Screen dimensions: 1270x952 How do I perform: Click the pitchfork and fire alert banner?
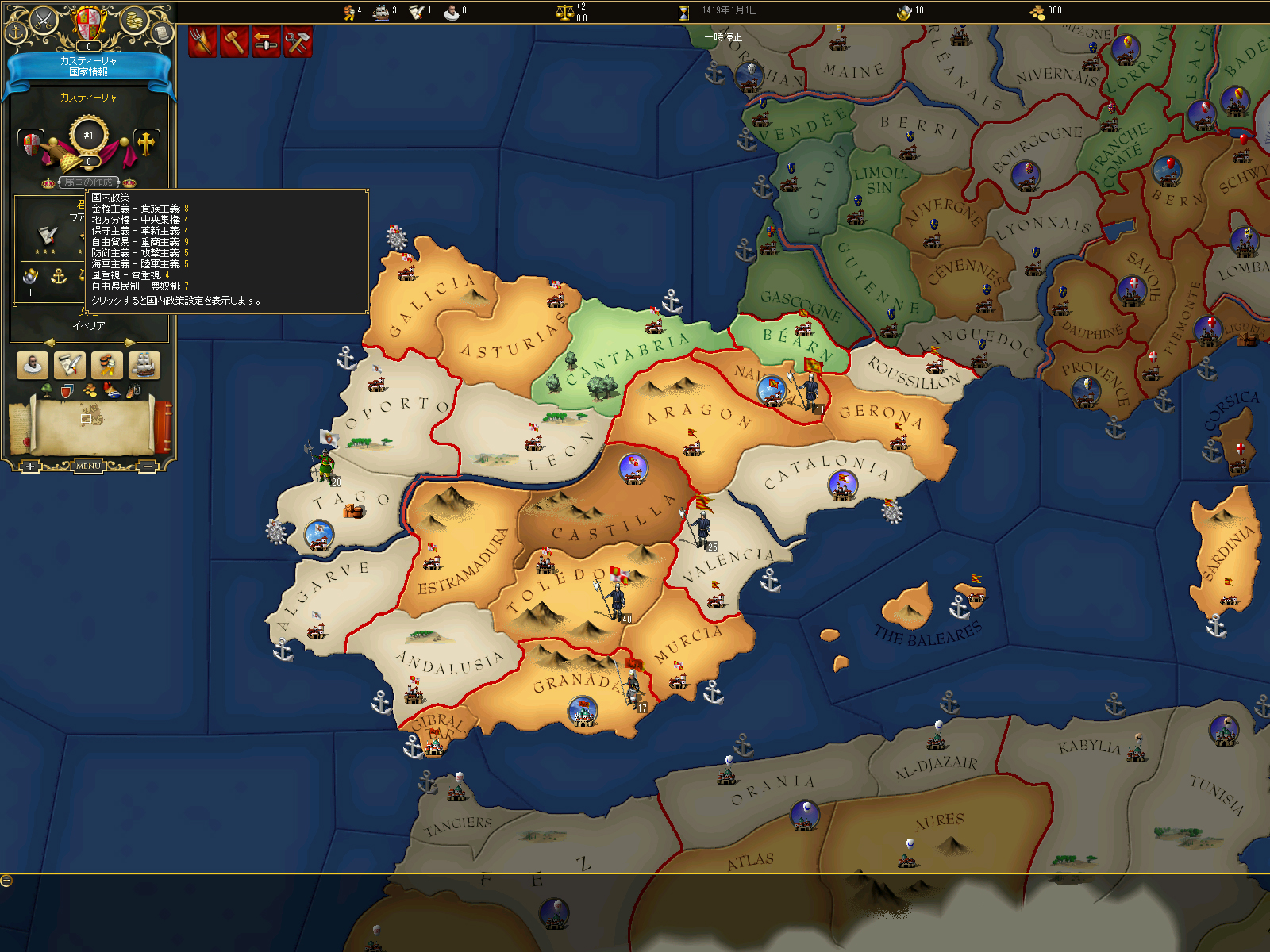[x=202, y=41]
